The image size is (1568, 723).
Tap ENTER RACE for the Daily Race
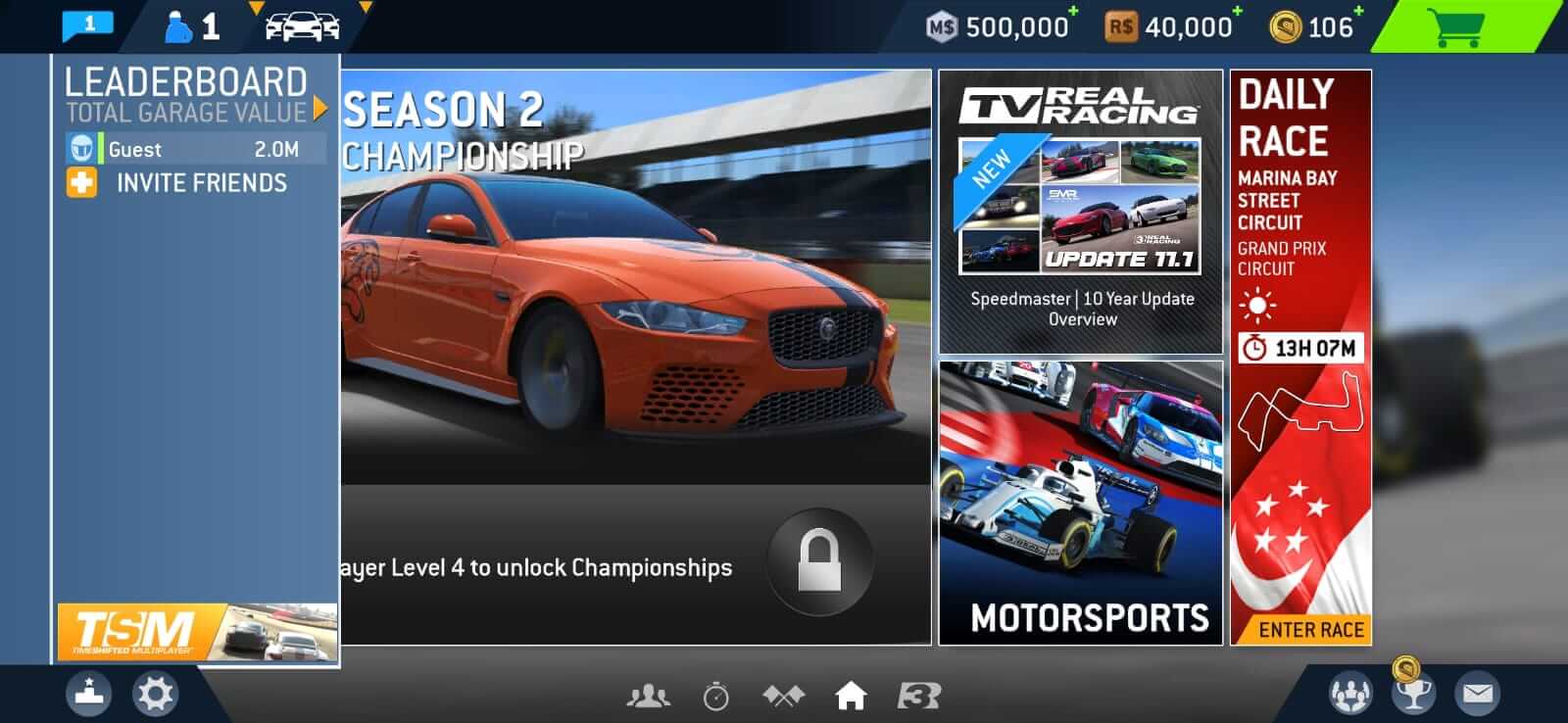point(1300,630)
